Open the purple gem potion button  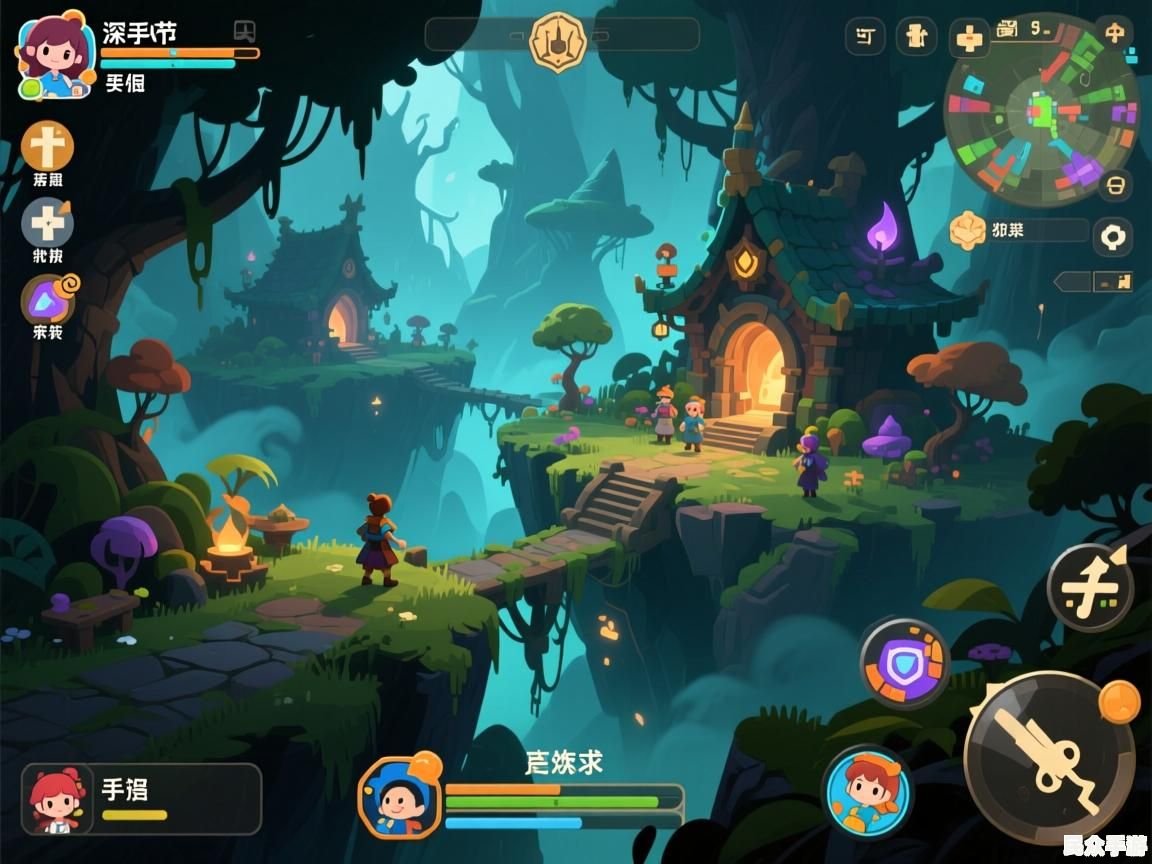tap(47, 300)
